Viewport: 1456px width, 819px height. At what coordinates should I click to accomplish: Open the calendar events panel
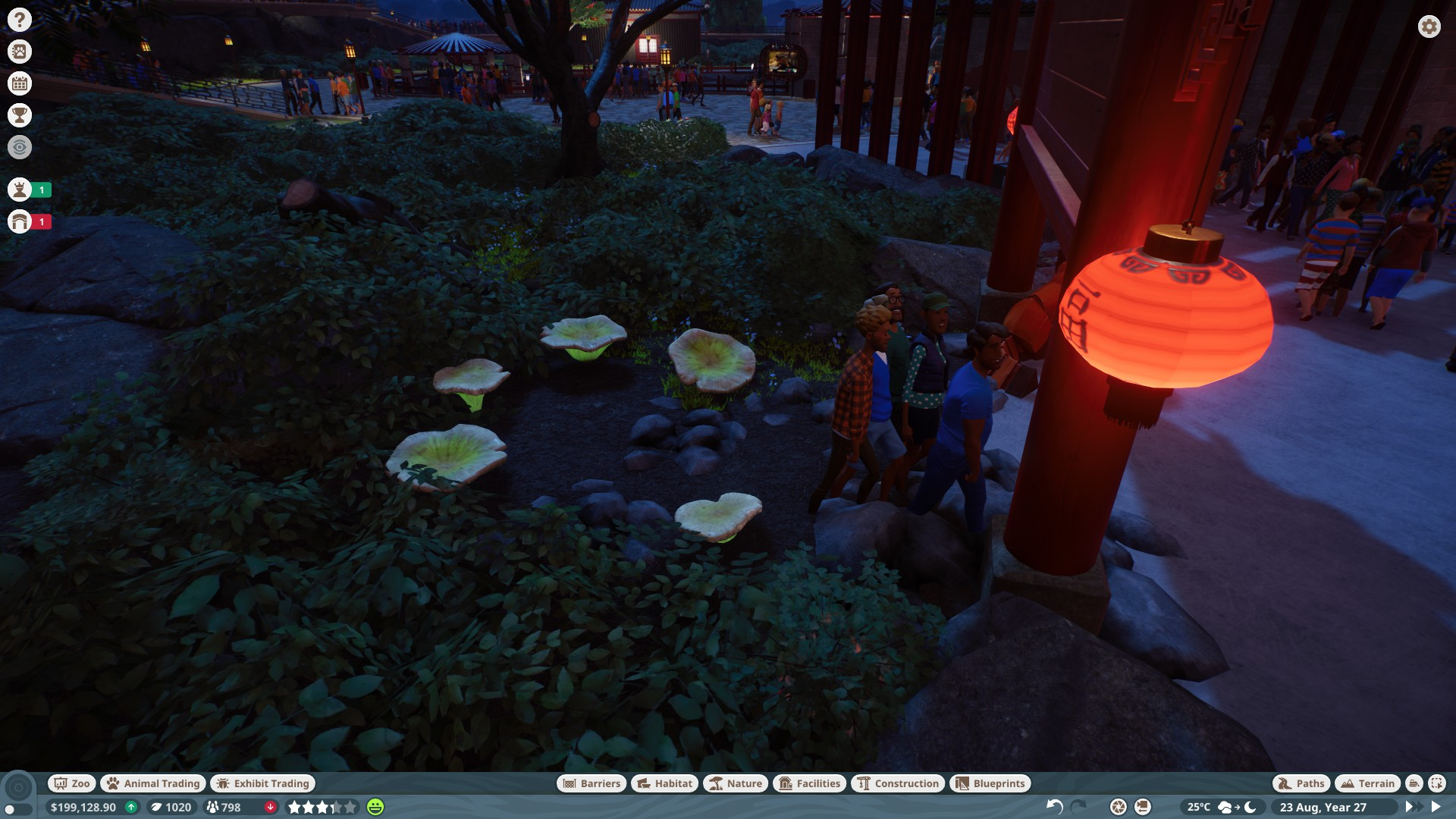(x=20, y=83)
